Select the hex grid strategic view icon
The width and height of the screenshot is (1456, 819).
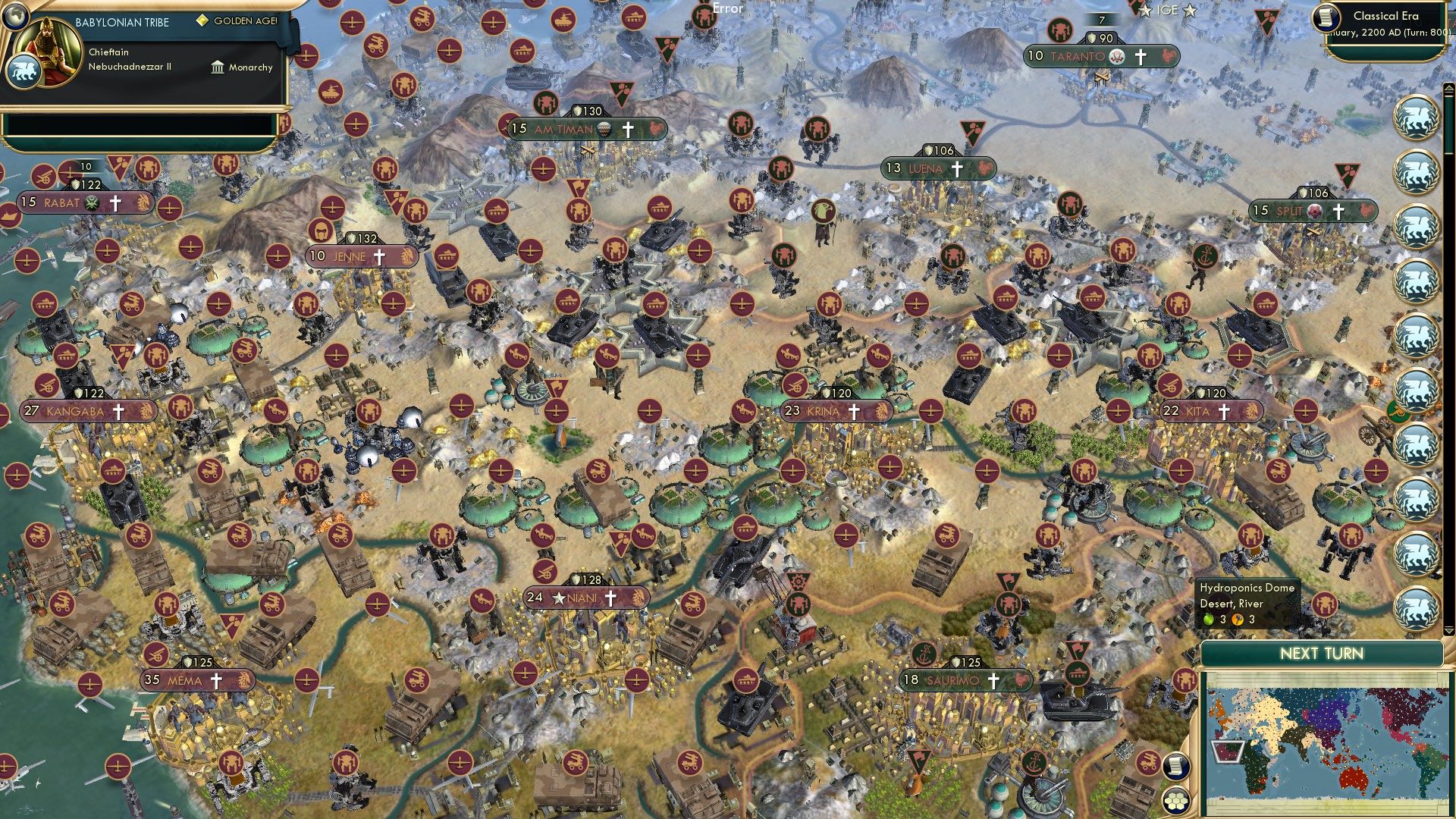pyautogui.click(x=1177, y=800)
